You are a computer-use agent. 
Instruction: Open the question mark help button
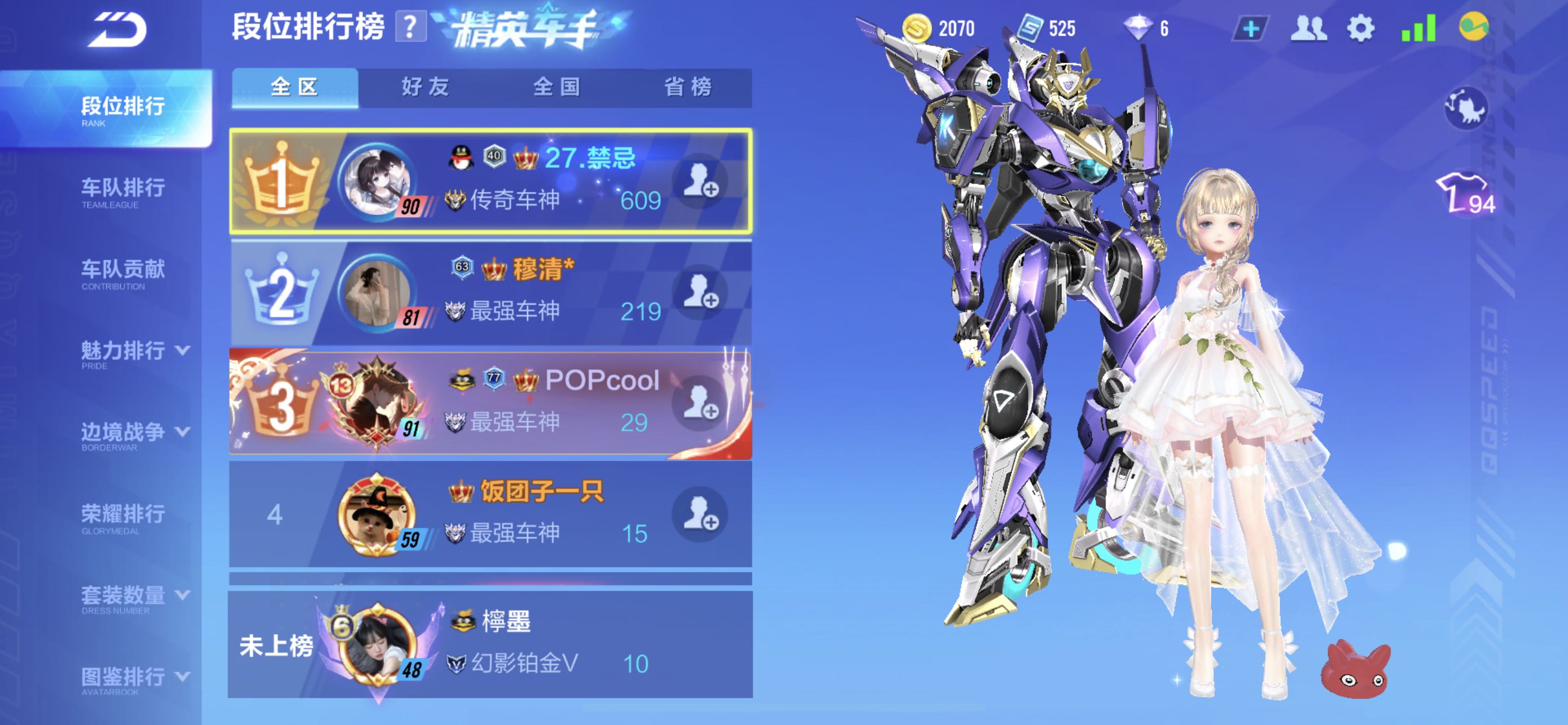click(x=410, y=28)
